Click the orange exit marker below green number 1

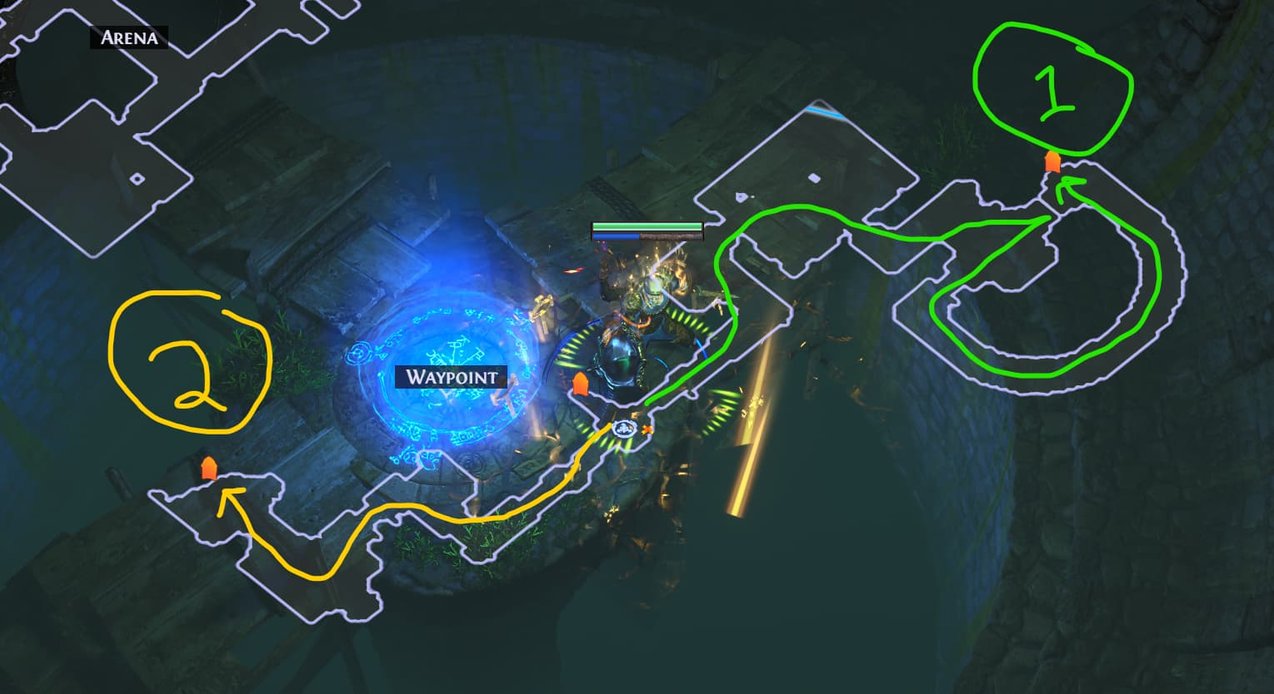click(1052, 162)
